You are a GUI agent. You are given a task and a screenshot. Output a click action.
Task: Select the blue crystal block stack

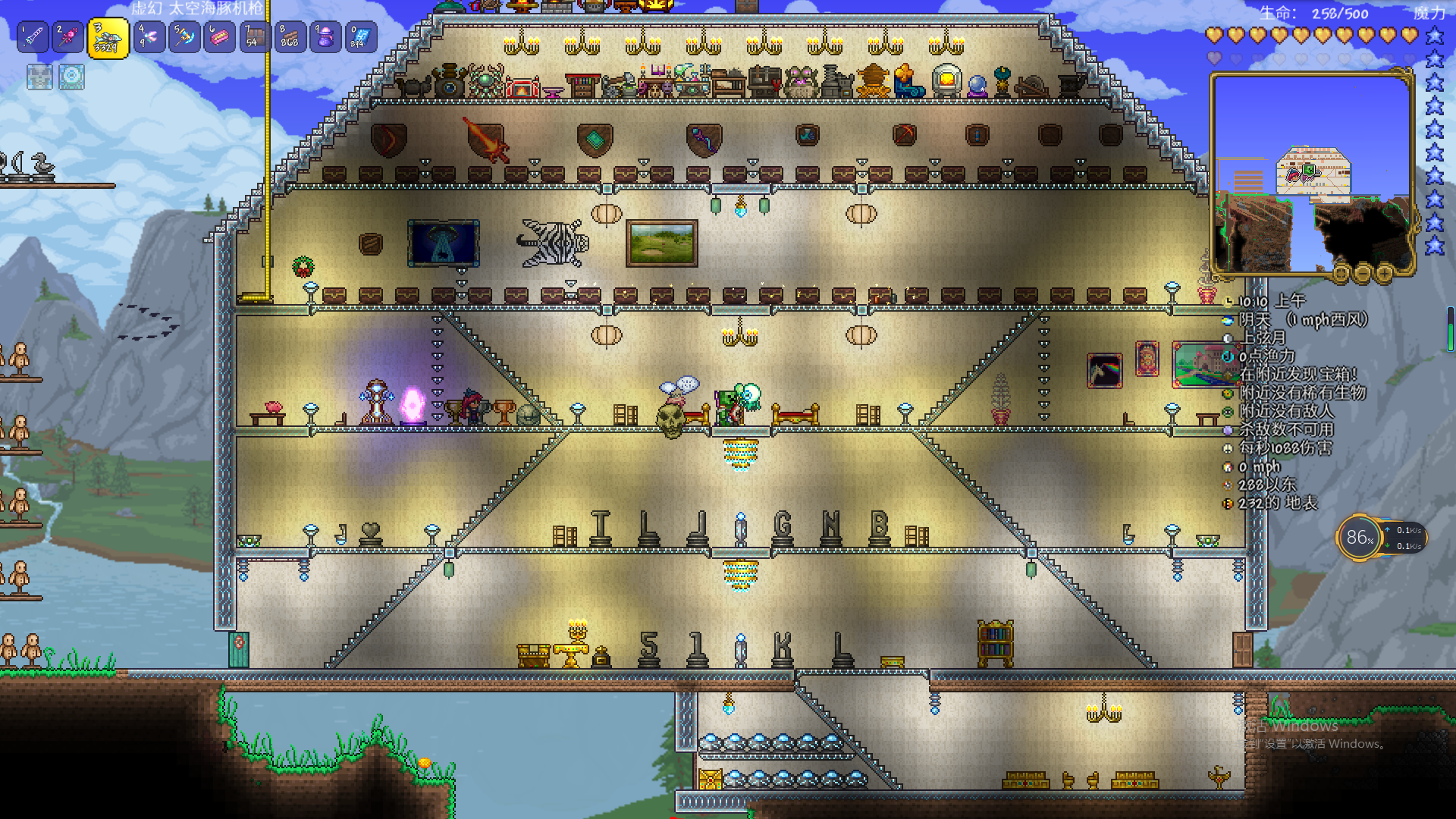coord(361,36)
